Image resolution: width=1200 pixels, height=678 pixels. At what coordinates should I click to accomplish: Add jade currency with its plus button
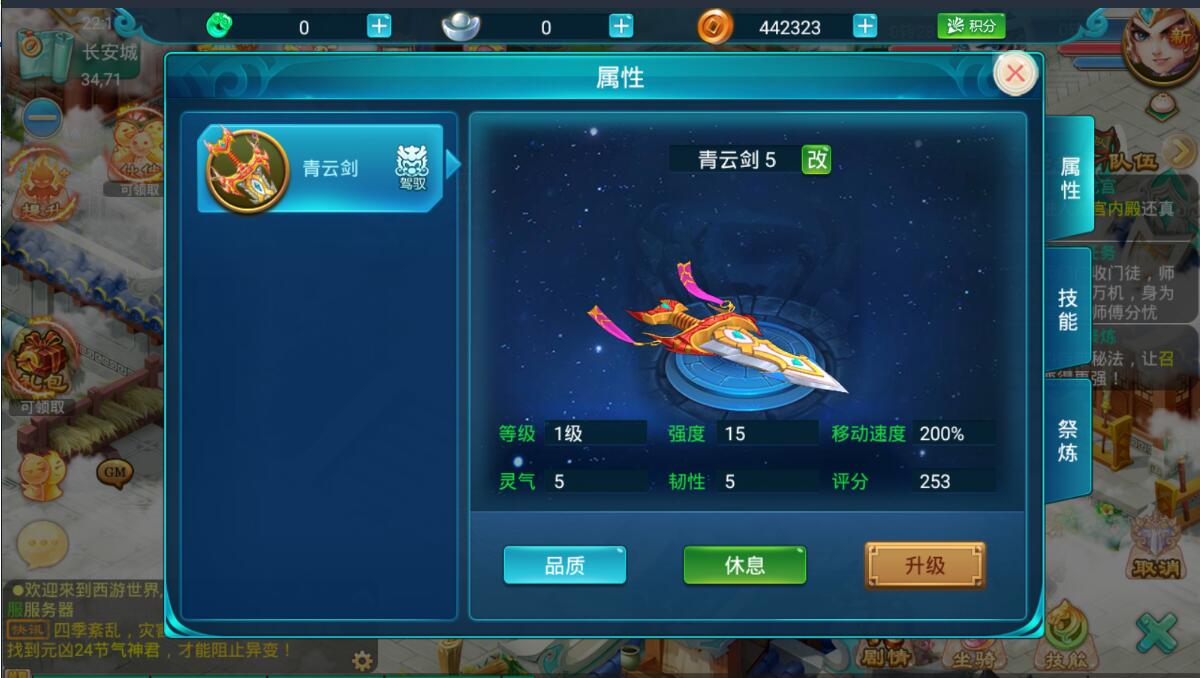tap(379, 27)
